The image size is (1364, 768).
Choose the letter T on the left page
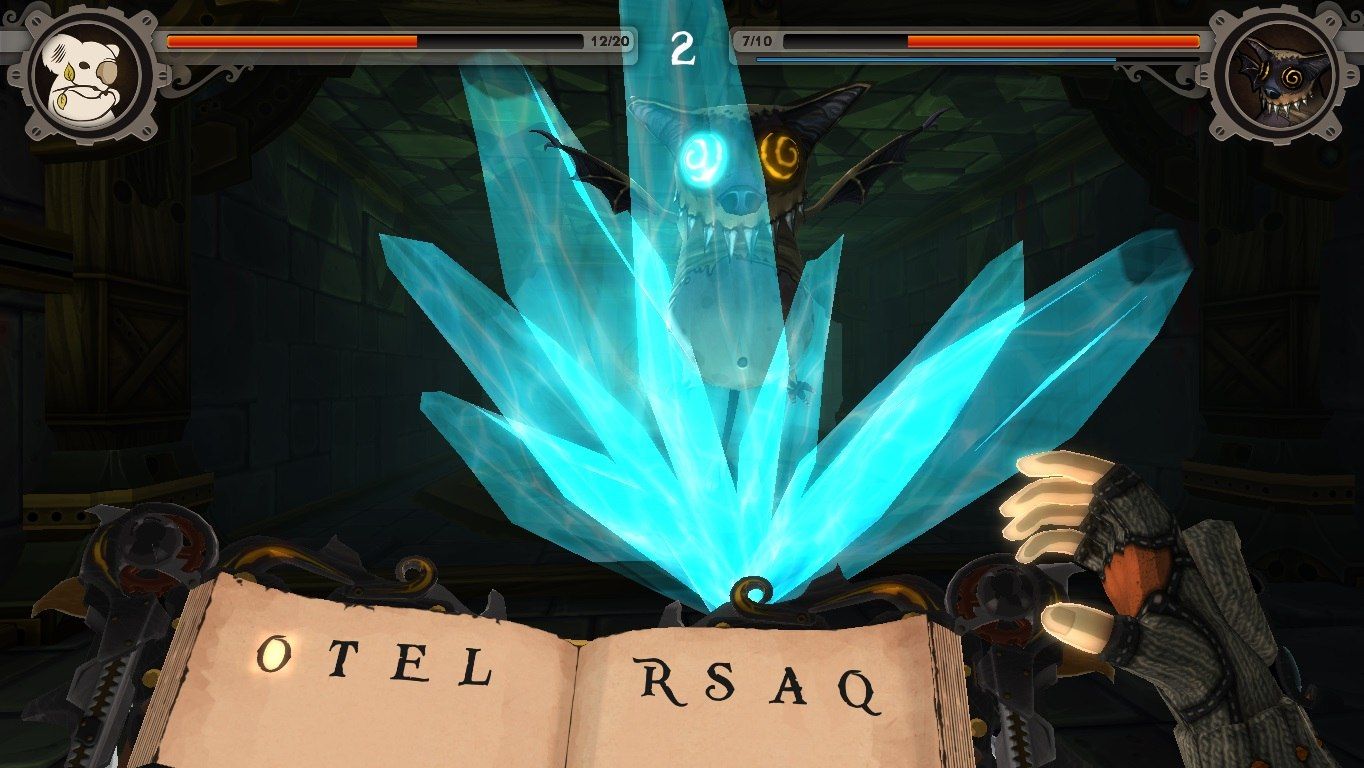click(340, 660)
